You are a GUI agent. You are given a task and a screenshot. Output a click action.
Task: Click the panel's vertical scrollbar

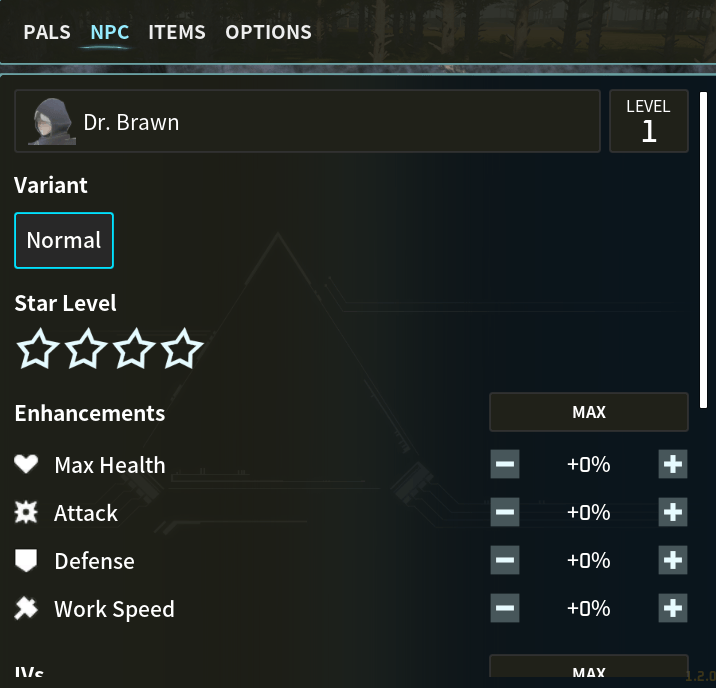click(x=703, y=250)
